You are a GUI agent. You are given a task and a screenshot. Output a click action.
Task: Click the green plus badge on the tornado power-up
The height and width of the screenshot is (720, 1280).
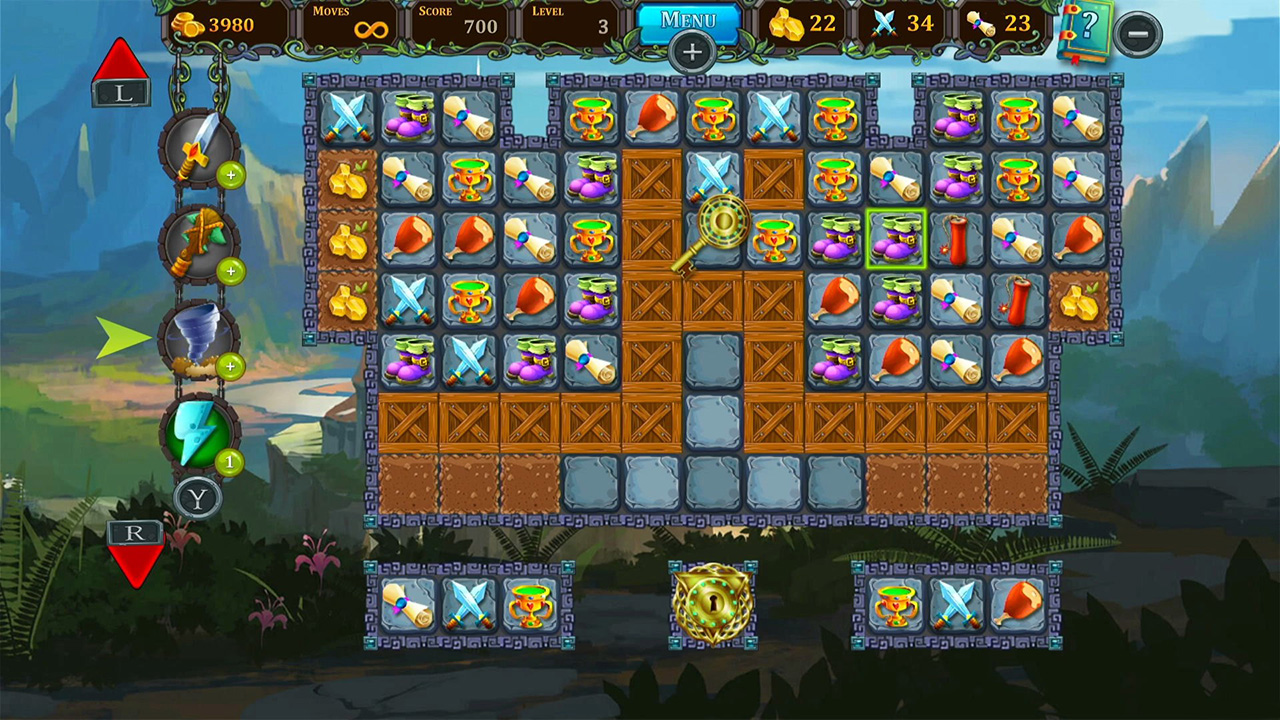coord(230,368)
